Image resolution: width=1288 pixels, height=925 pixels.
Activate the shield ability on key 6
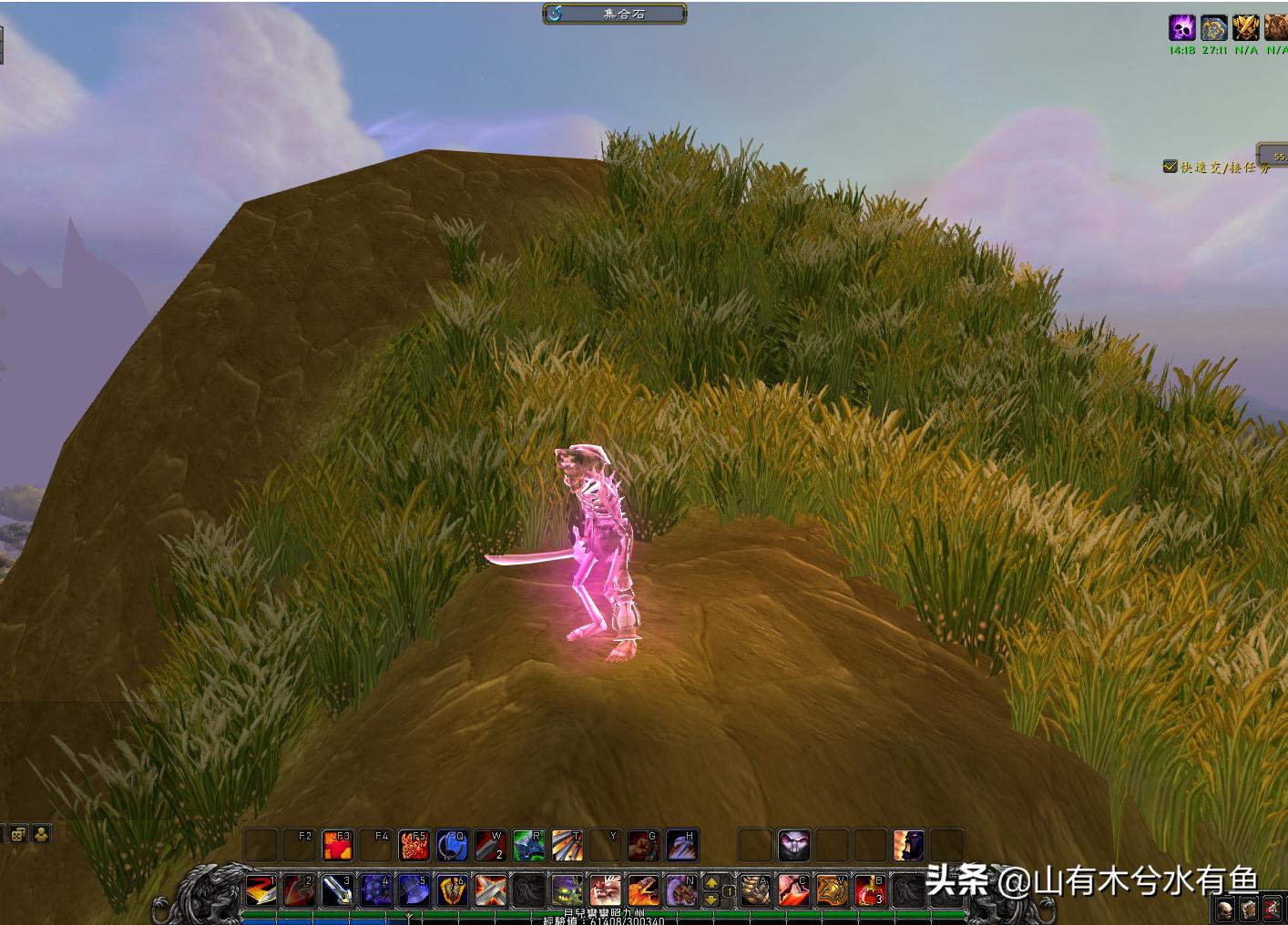452,889
